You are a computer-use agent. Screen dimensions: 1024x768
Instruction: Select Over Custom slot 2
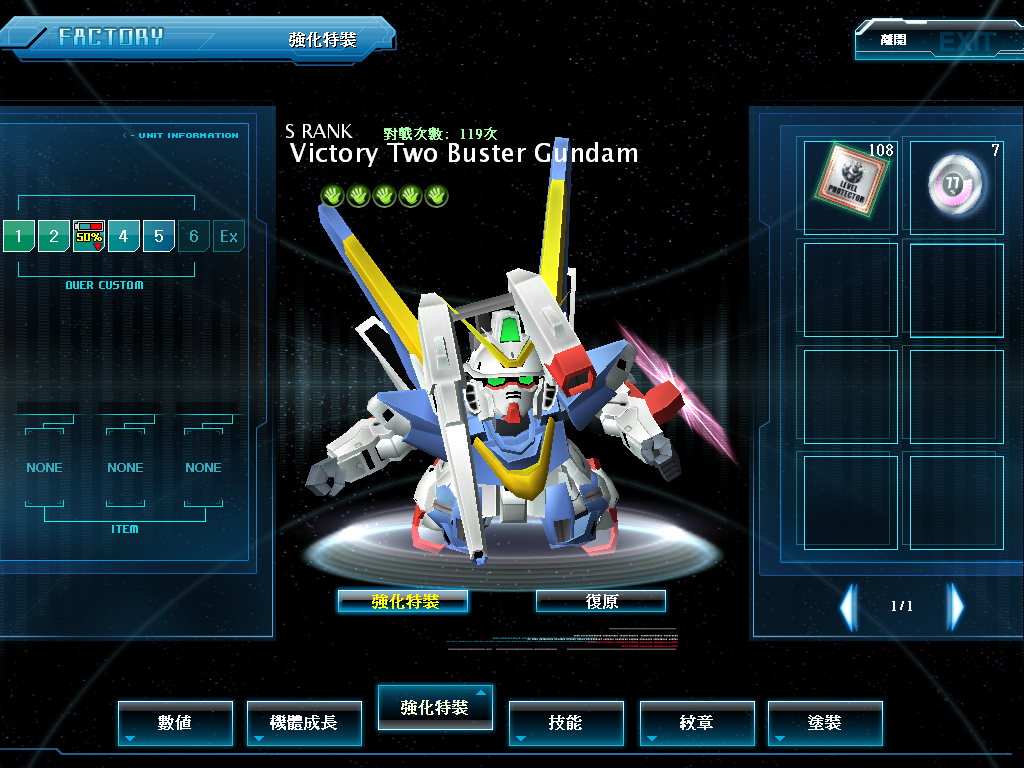tap(54, 237)
